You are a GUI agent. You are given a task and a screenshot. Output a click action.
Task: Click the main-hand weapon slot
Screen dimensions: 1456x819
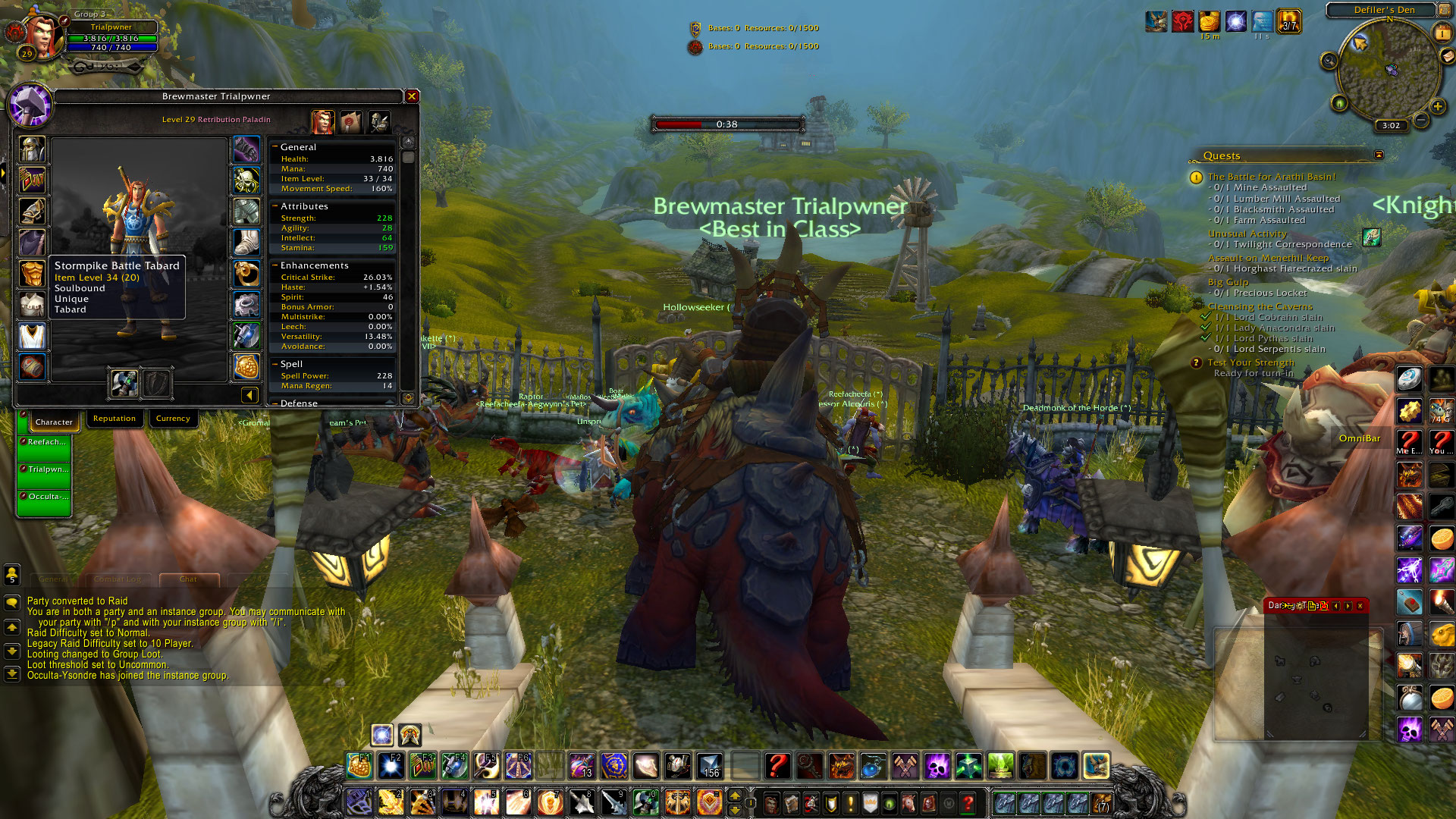(124, 383)
